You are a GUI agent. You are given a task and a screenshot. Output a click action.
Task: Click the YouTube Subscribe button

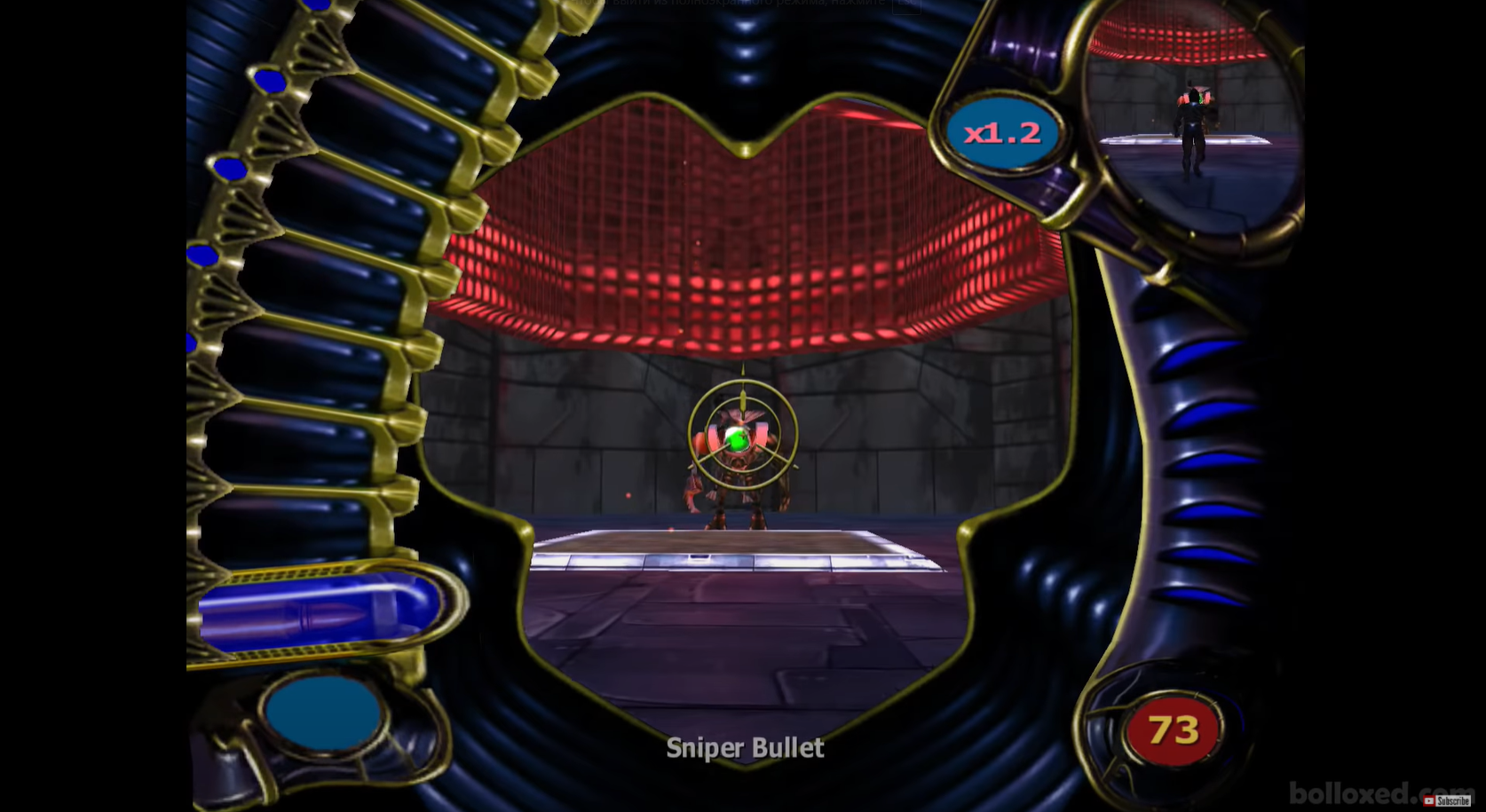point(1447,800)
